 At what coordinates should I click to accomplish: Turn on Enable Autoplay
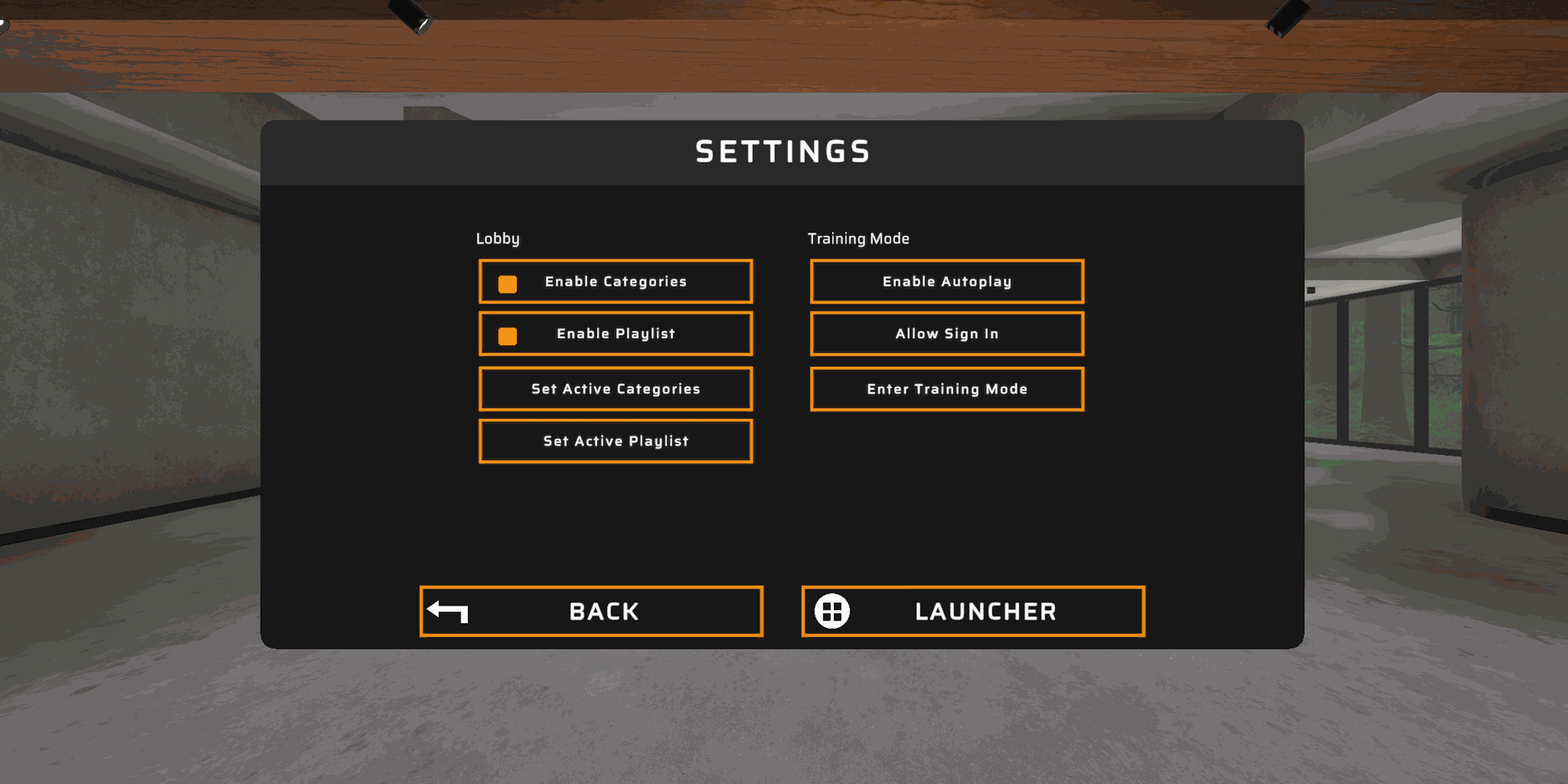pyautogui.click(x=947, y=282)
